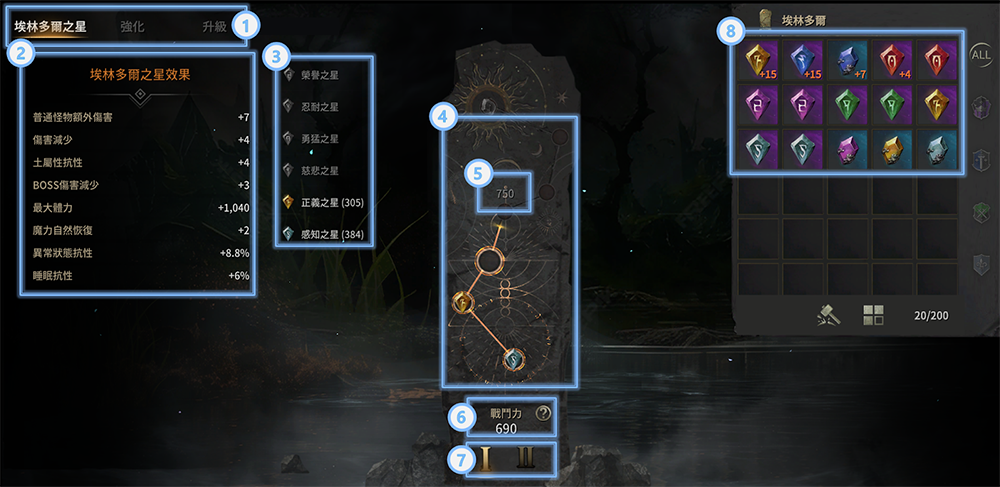Select the blue +15 rune gem
The height and width of the screenshot is (487, 1000).
(802, 62)
